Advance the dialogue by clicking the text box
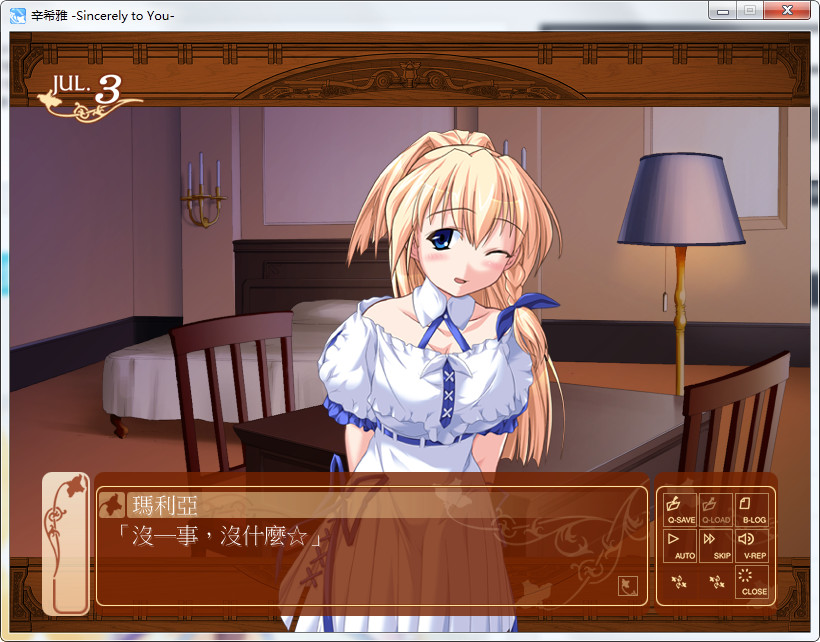820x642 pixels. 370,560
